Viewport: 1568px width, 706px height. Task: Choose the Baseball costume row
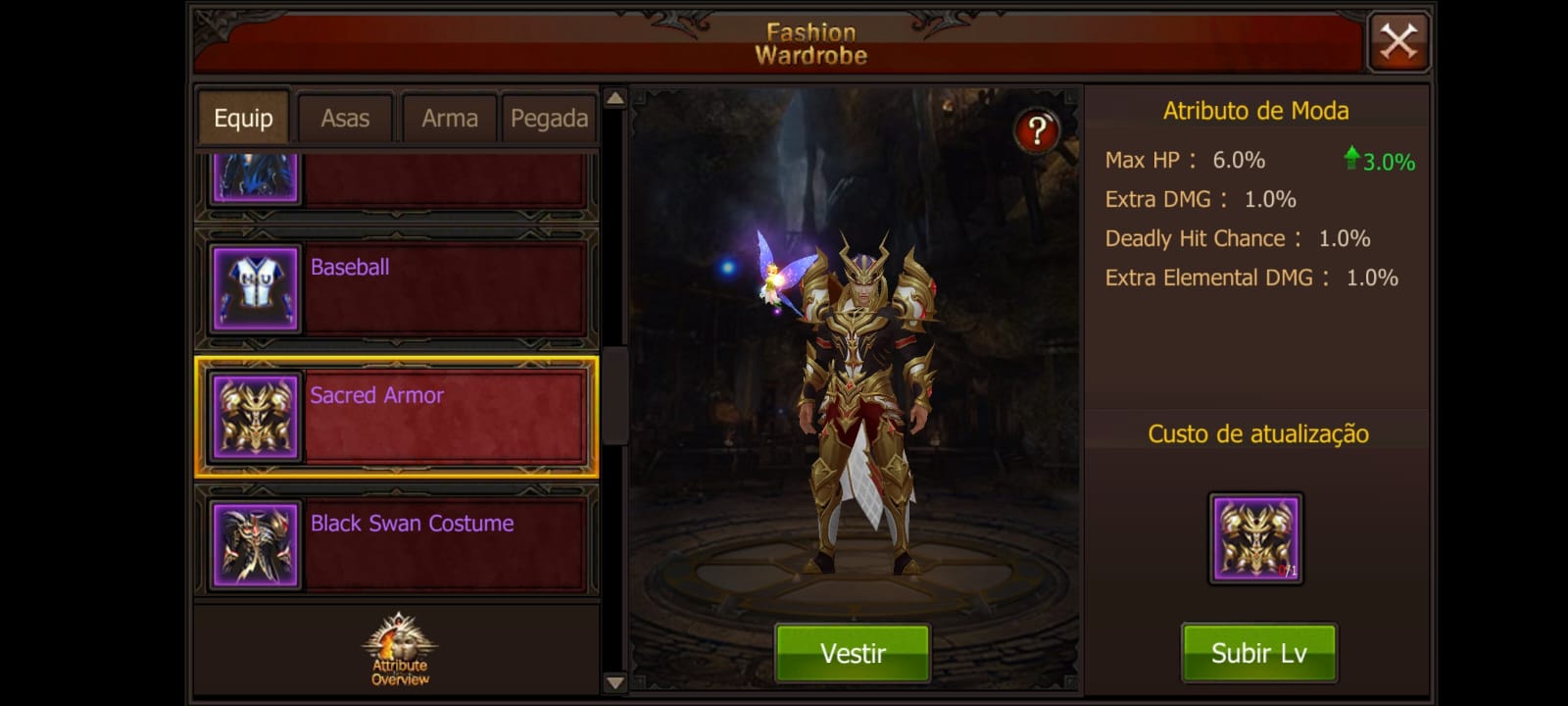(397, 288)
